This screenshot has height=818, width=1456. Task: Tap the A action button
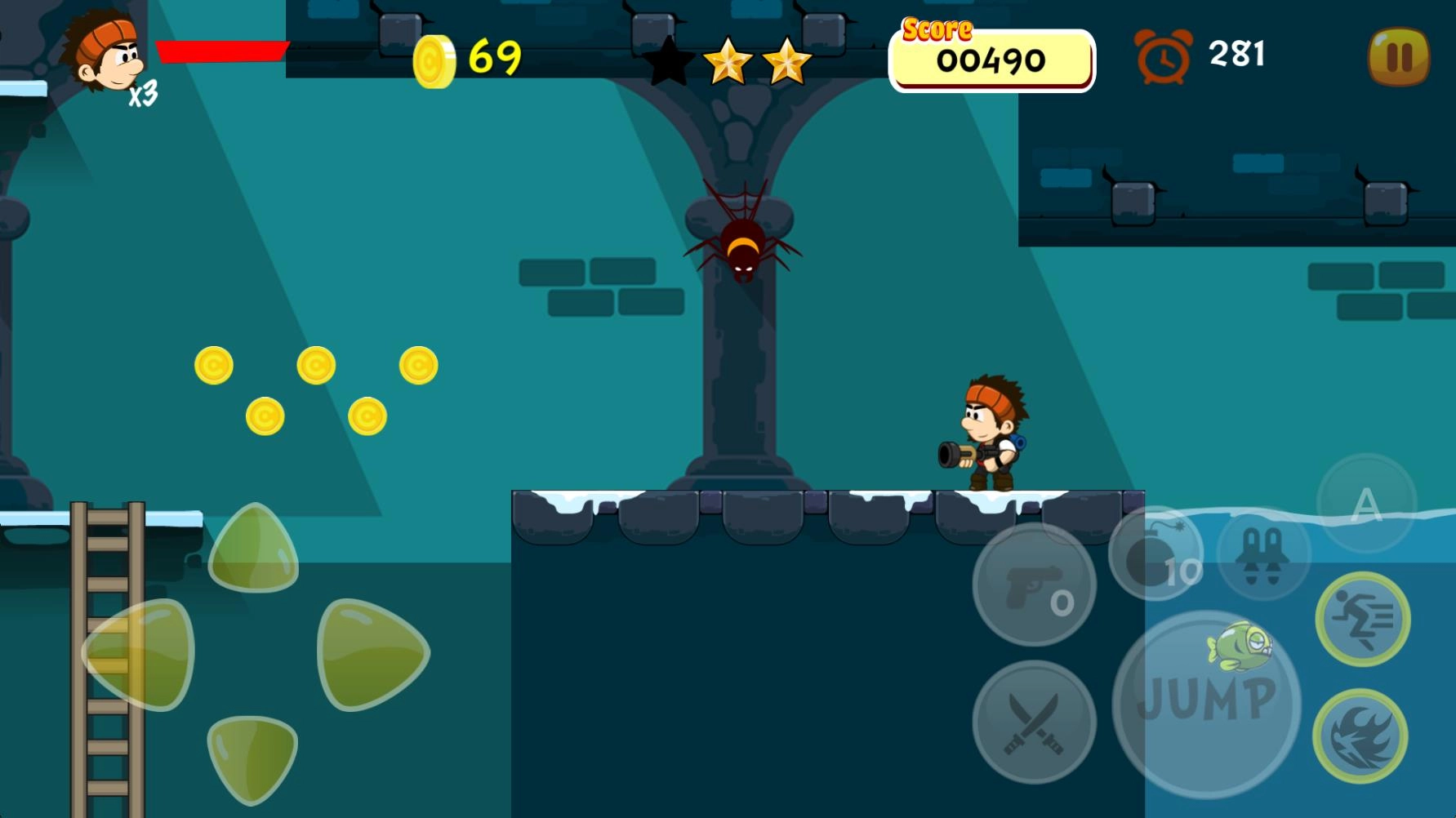(x=1366, y=504)
